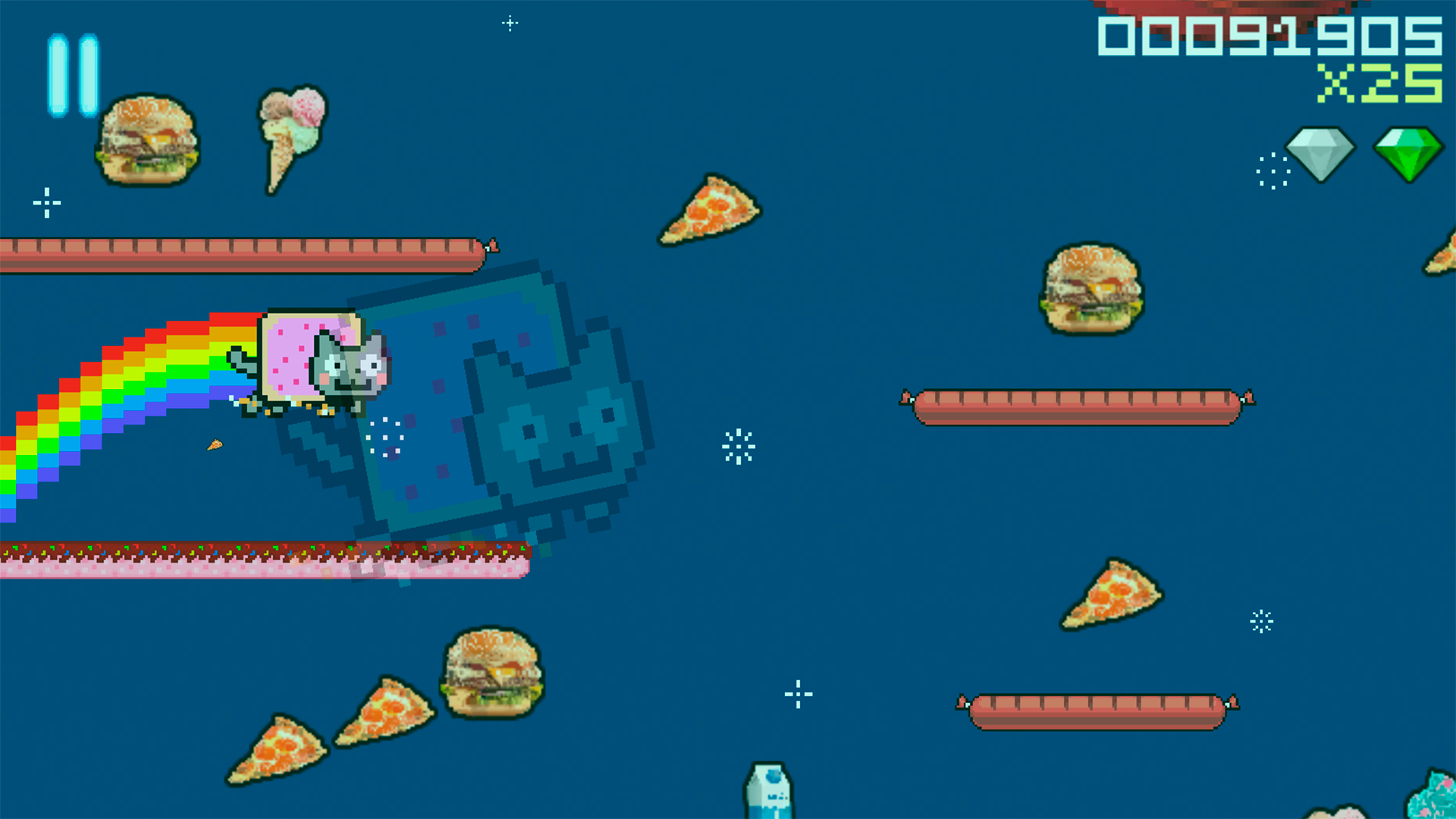Image resolution: width=1456 pixels, height=819 pixels.
Task: Click the crosshair star near the bottom center
Action: 799,694
